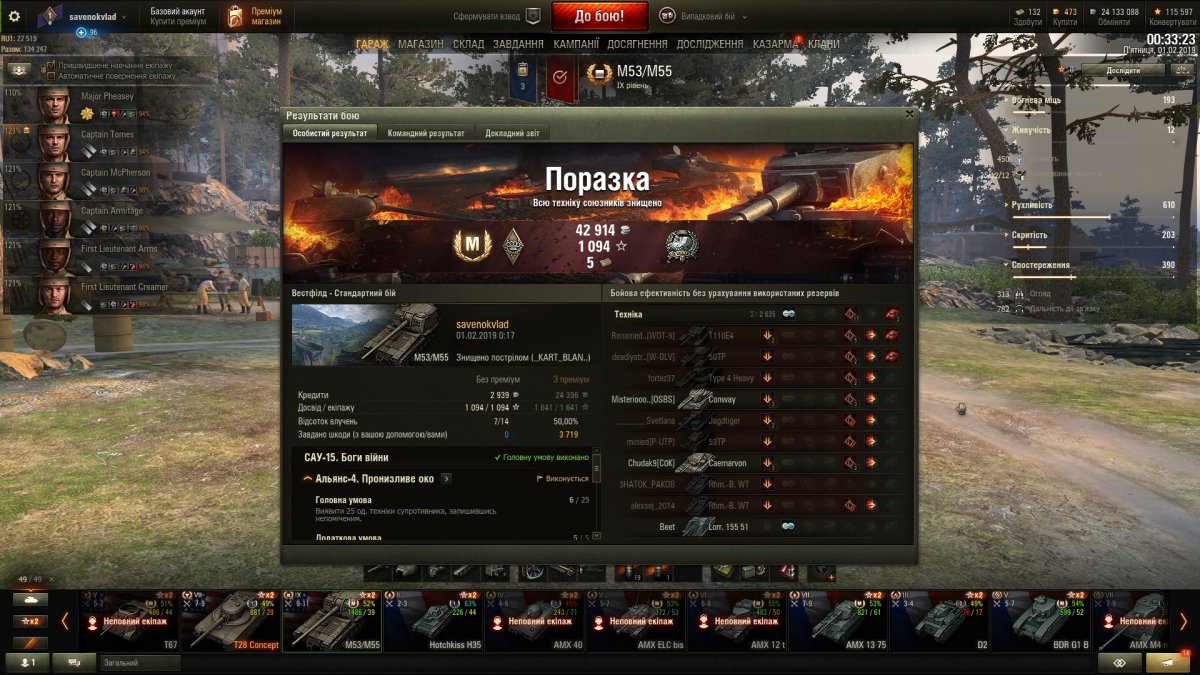The image size is (1200, 675).
Task: Switch to the Докладний звіт tab
Action: click(512, 133)
